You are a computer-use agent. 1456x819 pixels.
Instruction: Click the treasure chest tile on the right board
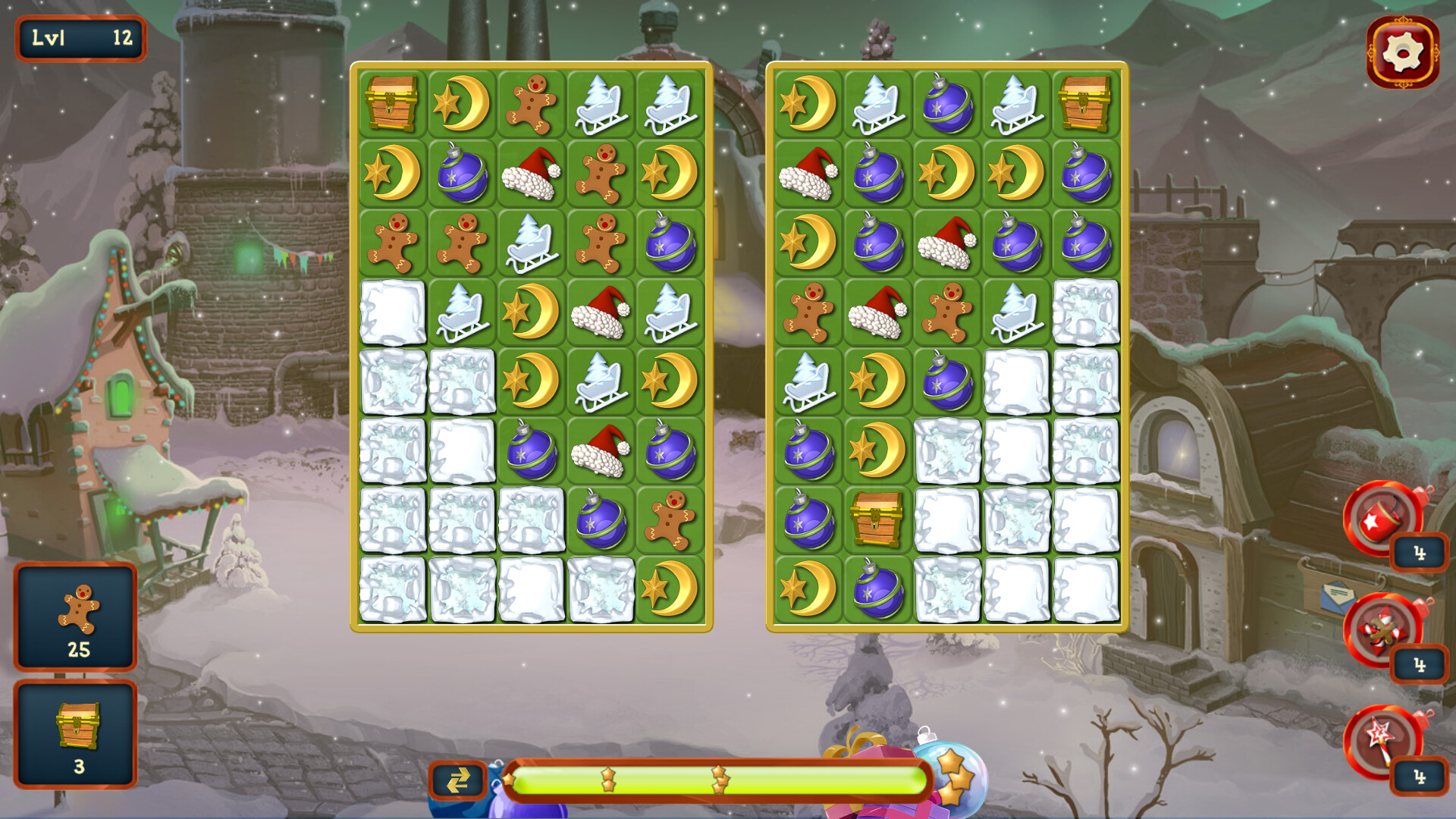coord(1086,102)
